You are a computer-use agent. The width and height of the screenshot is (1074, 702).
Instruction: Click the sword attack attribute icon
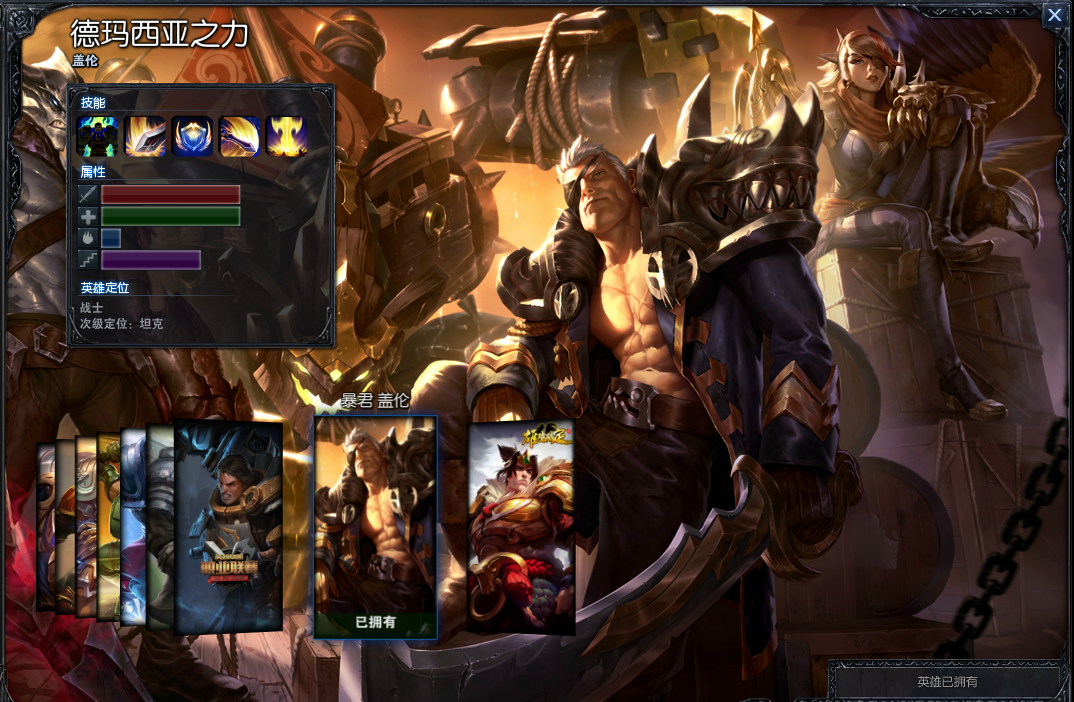click(88, 195)
